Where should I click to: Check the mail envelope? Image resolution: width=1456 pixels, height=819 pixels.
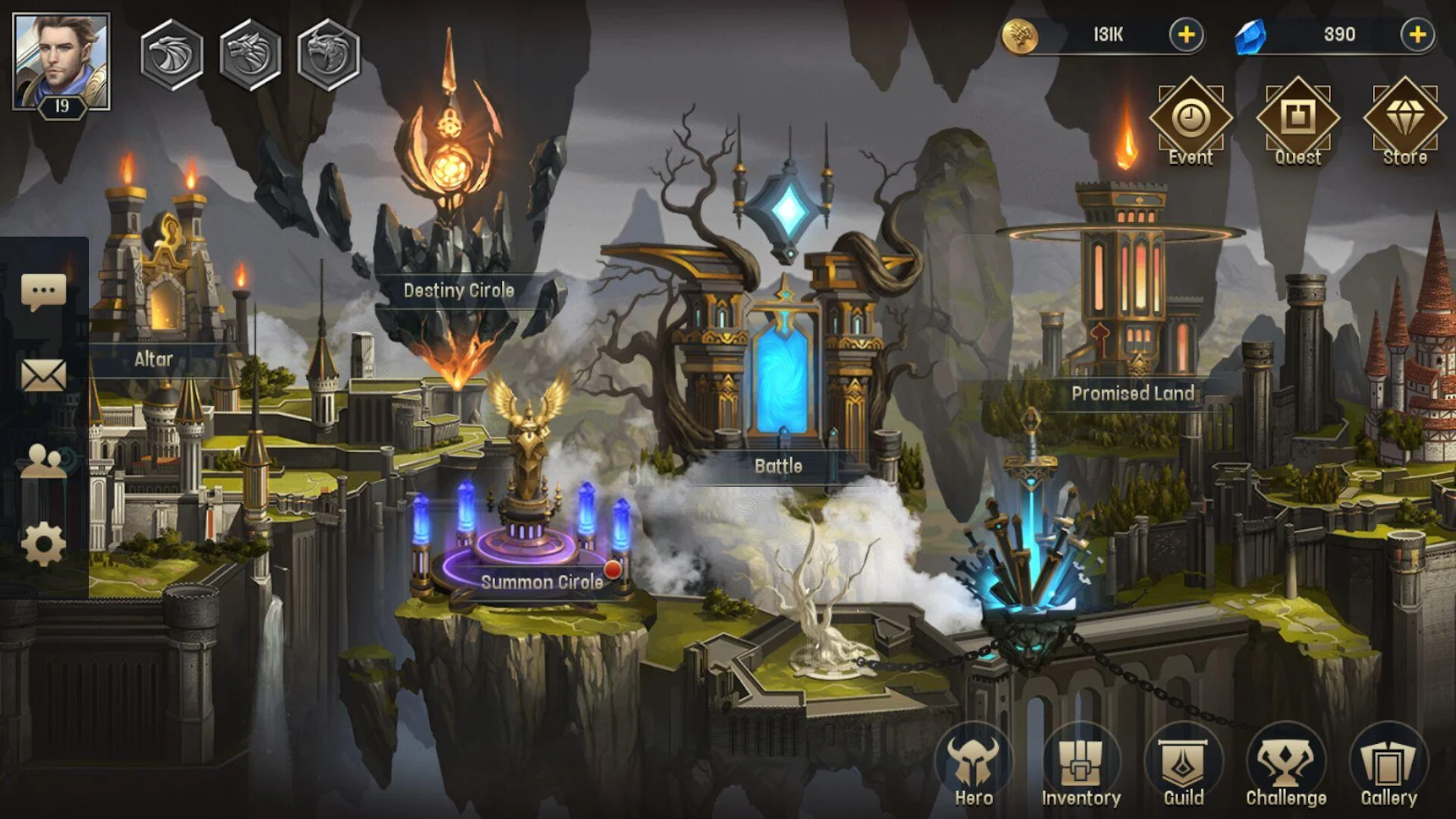(x=43, y=375)
